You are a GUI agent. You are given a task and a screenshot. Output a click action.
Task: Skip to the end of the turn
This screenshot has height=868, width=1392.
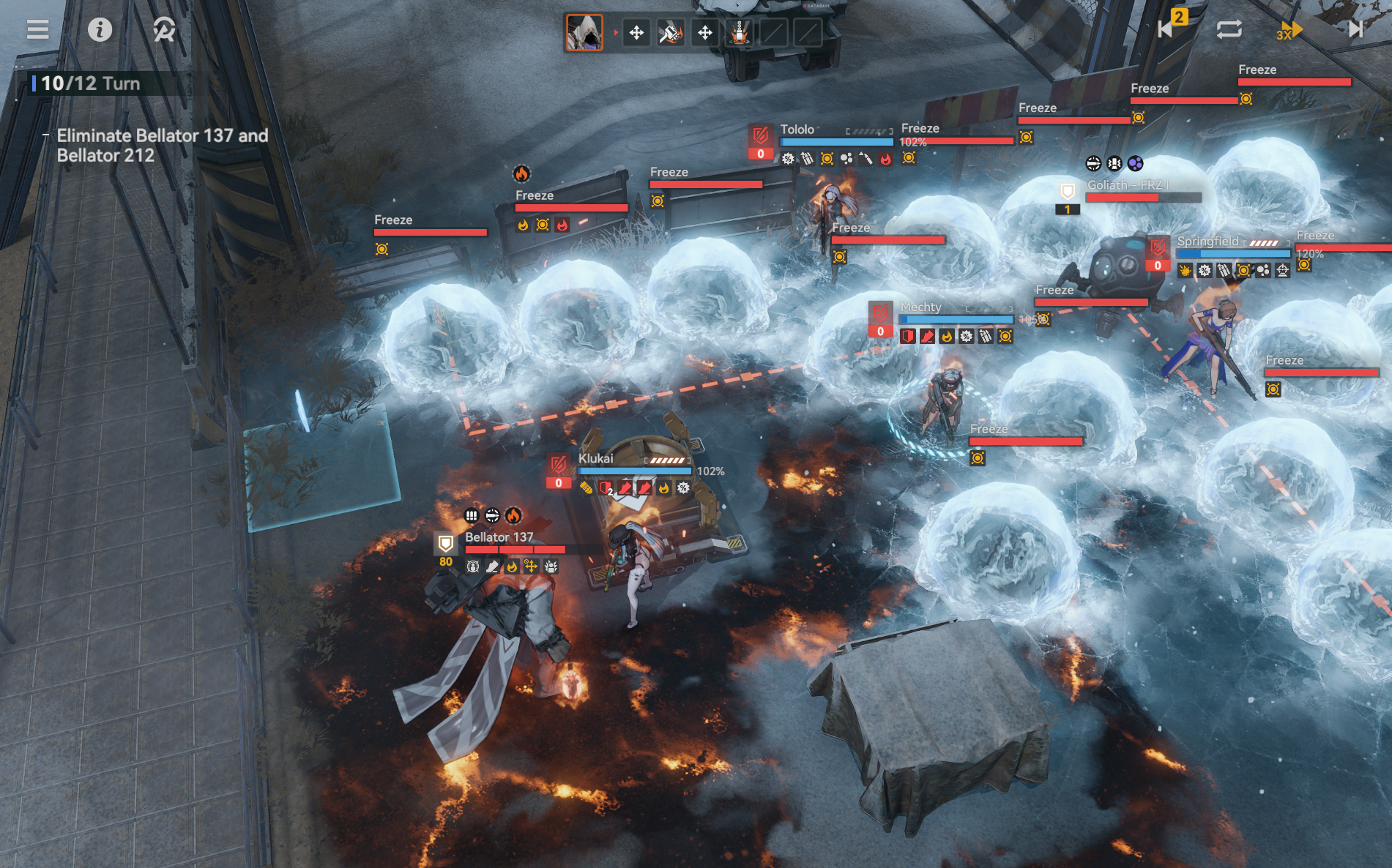click(x=1355, y=29)
